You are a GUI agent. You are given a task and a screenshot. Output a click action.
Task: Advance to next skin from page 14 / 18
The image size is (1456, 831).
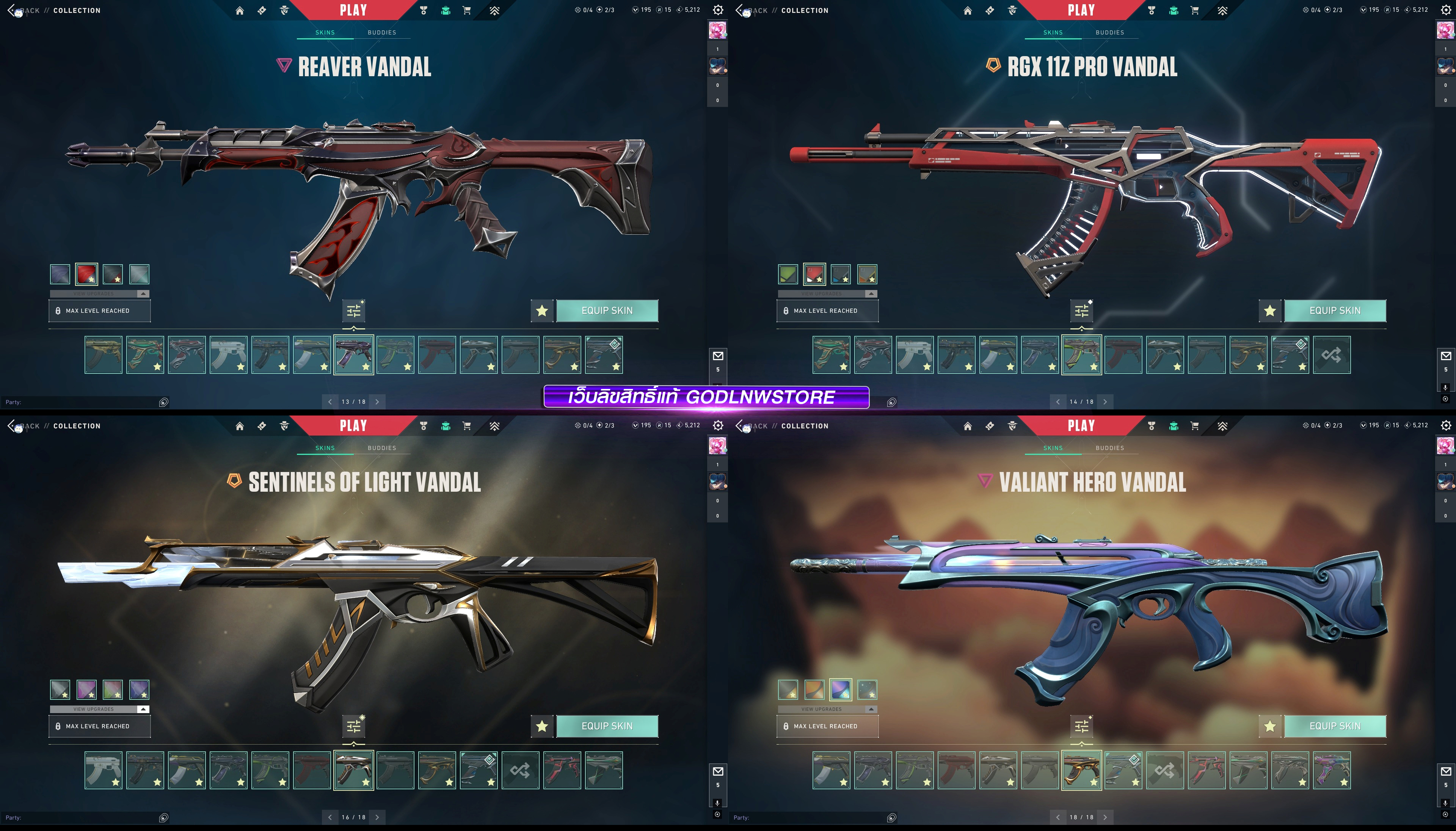(x=1105, y=402)
